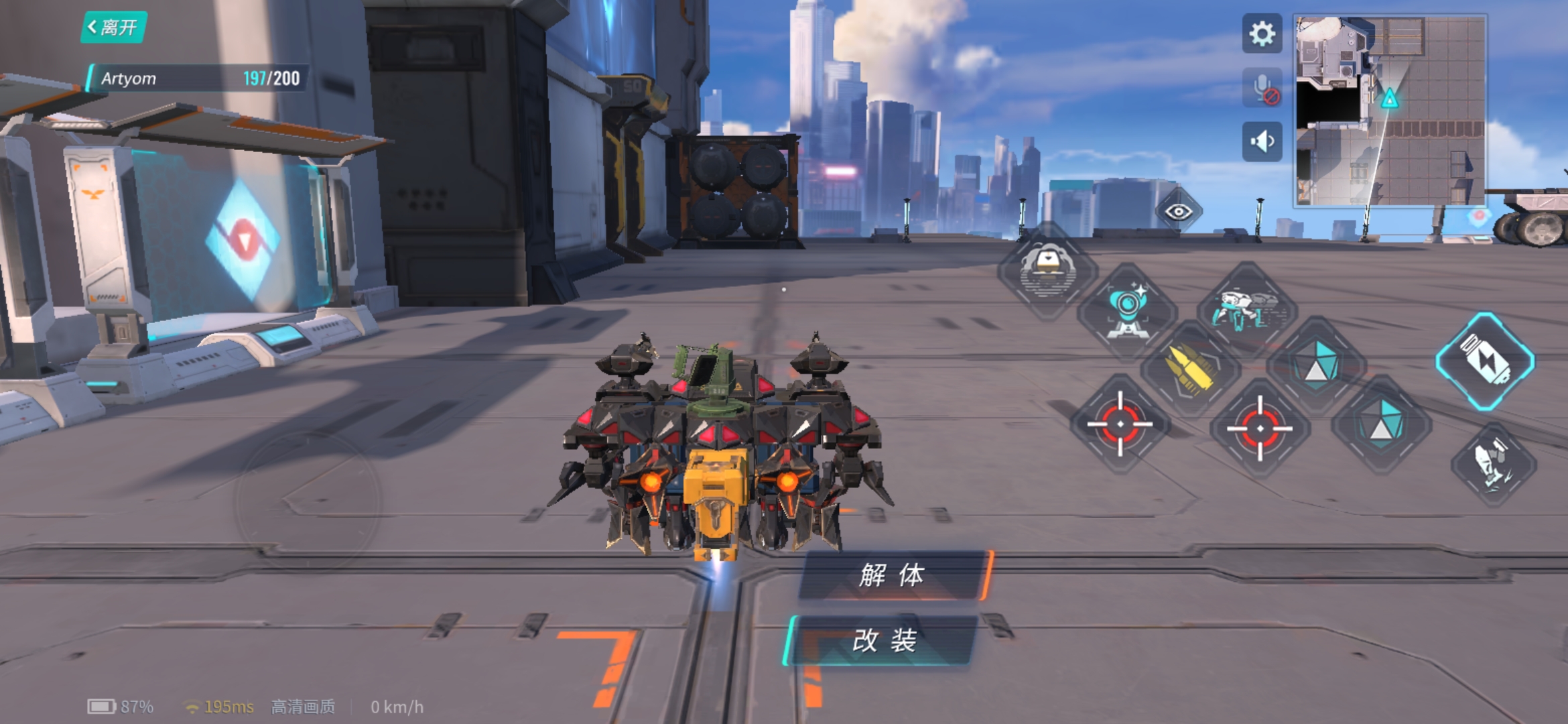Open the gear settings menu
The width and height of the screenshot is (1568, 724).
click(x=1262, y=34)
